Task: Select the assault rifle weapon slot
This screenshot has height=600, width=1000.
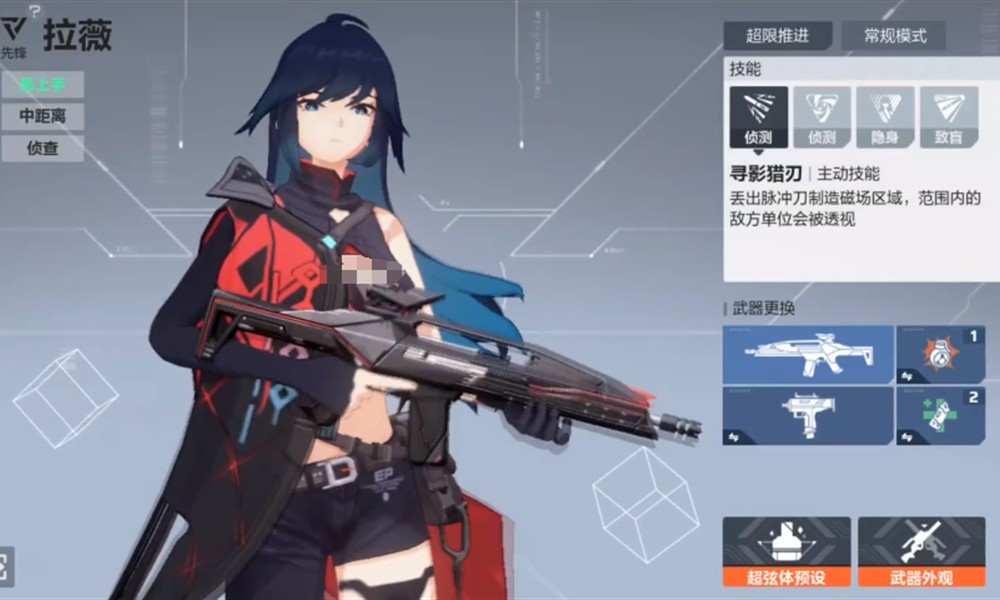Action: click(x=808, y=353)
